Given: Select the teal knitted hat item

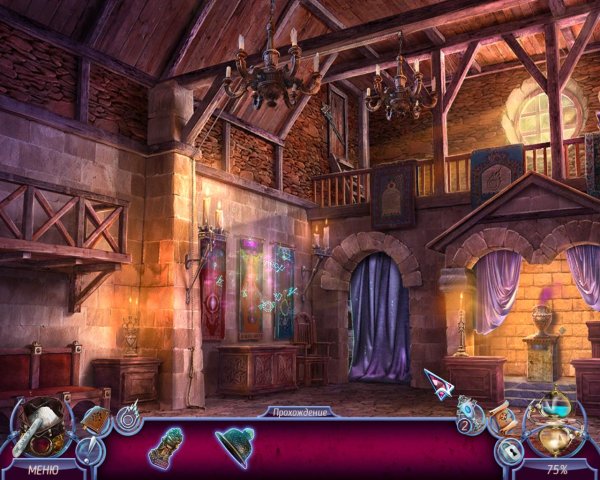Looking at the screenshot, I should 236,445.
